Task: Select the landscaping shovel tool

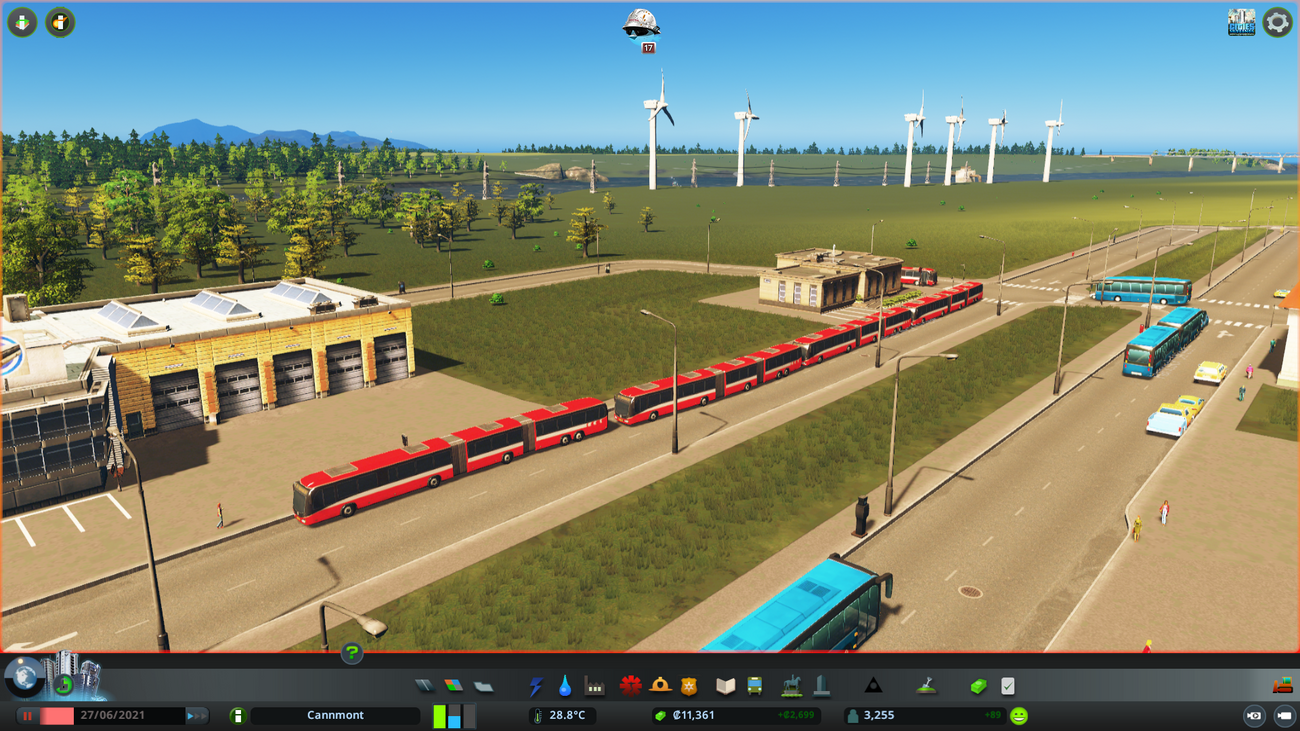Action: coord(927,686)
